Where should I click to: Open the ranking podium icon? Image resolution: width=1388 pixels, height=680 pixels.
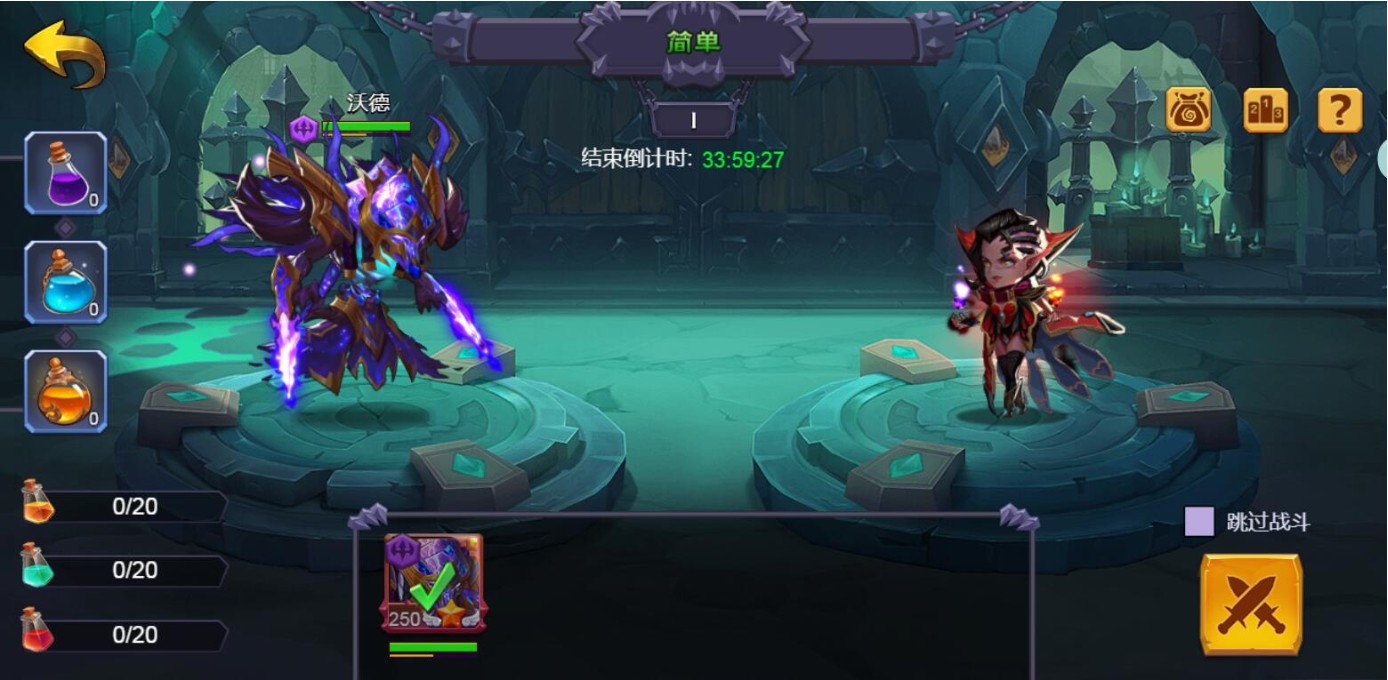(1265, 110)
